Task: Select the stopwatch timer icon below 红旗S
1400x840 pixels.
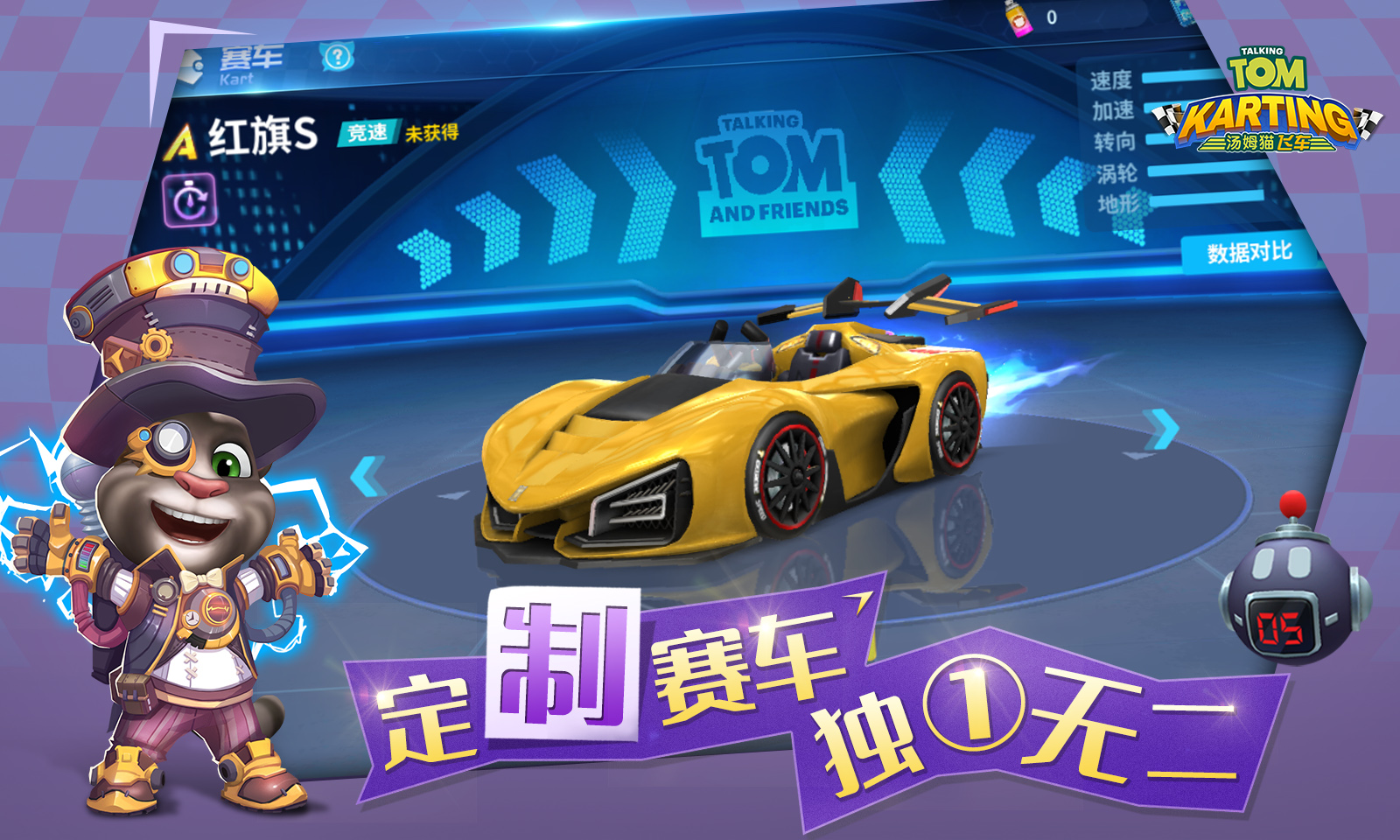Action: (192, 201)
